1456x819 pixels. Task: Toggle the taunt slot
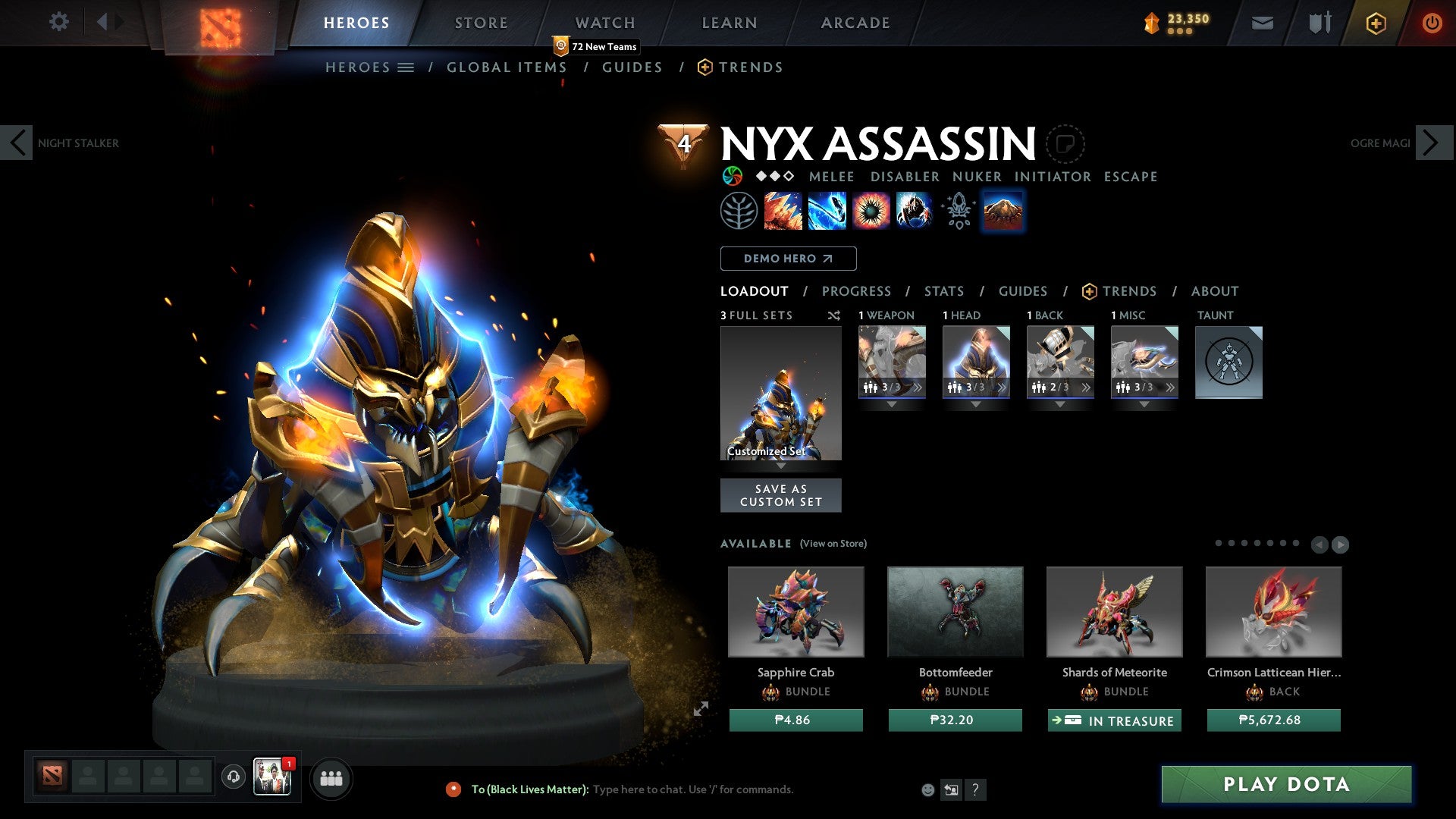[1228, 362]
